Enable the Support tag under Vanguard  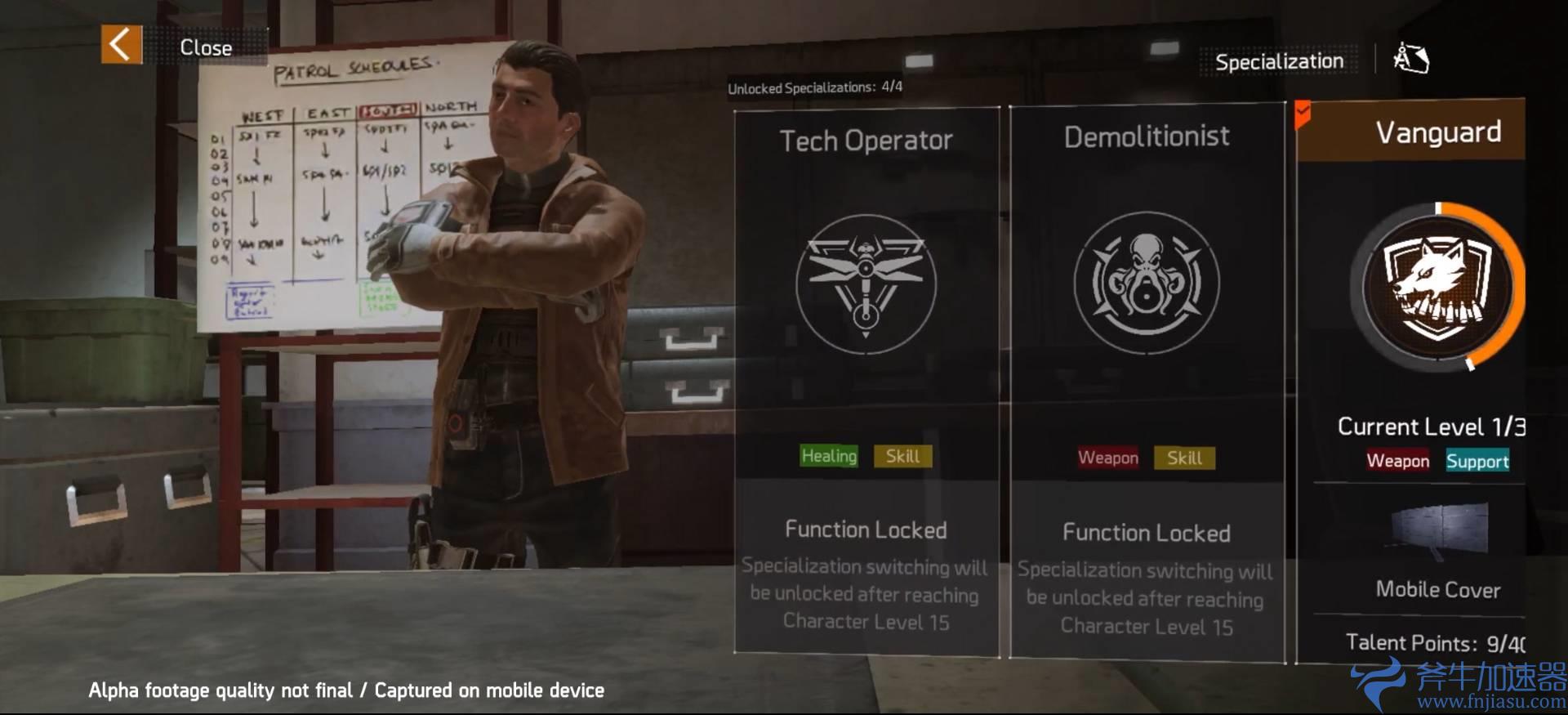(1477, 462)
